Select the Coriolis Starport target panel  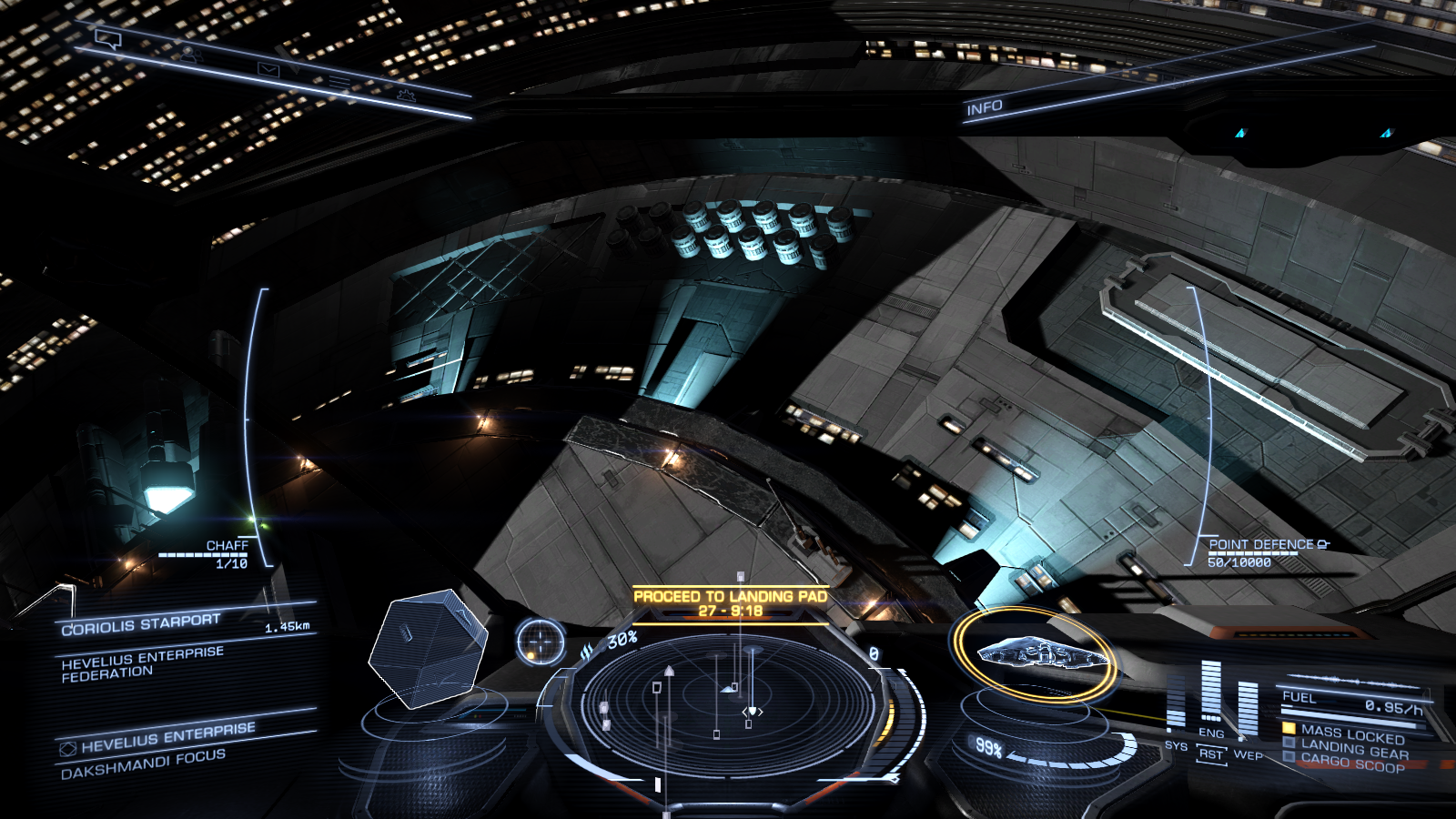point(141,624)
